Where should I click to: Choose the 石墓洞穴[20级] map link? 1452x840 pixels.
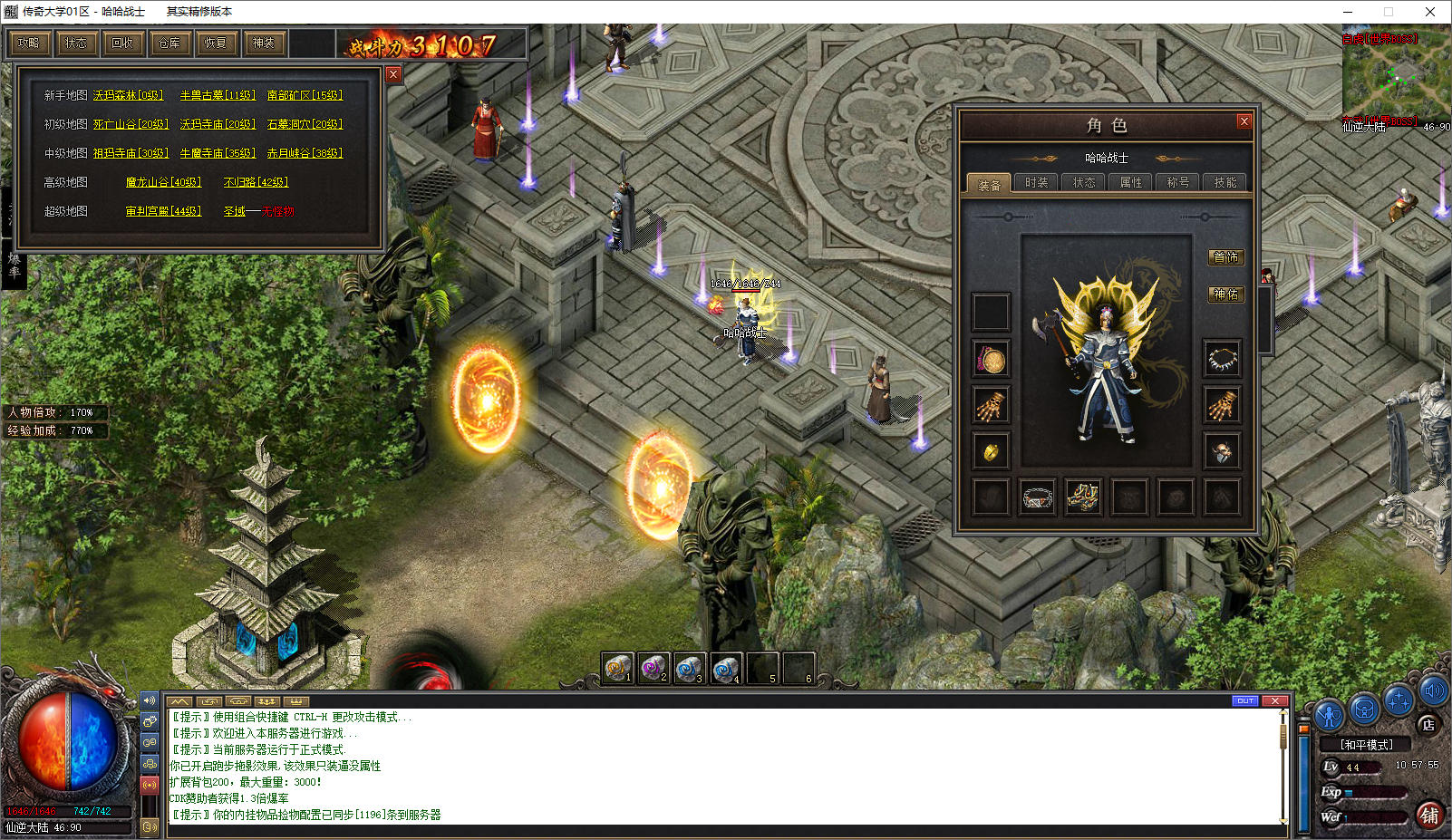click(x=305, y=124)
